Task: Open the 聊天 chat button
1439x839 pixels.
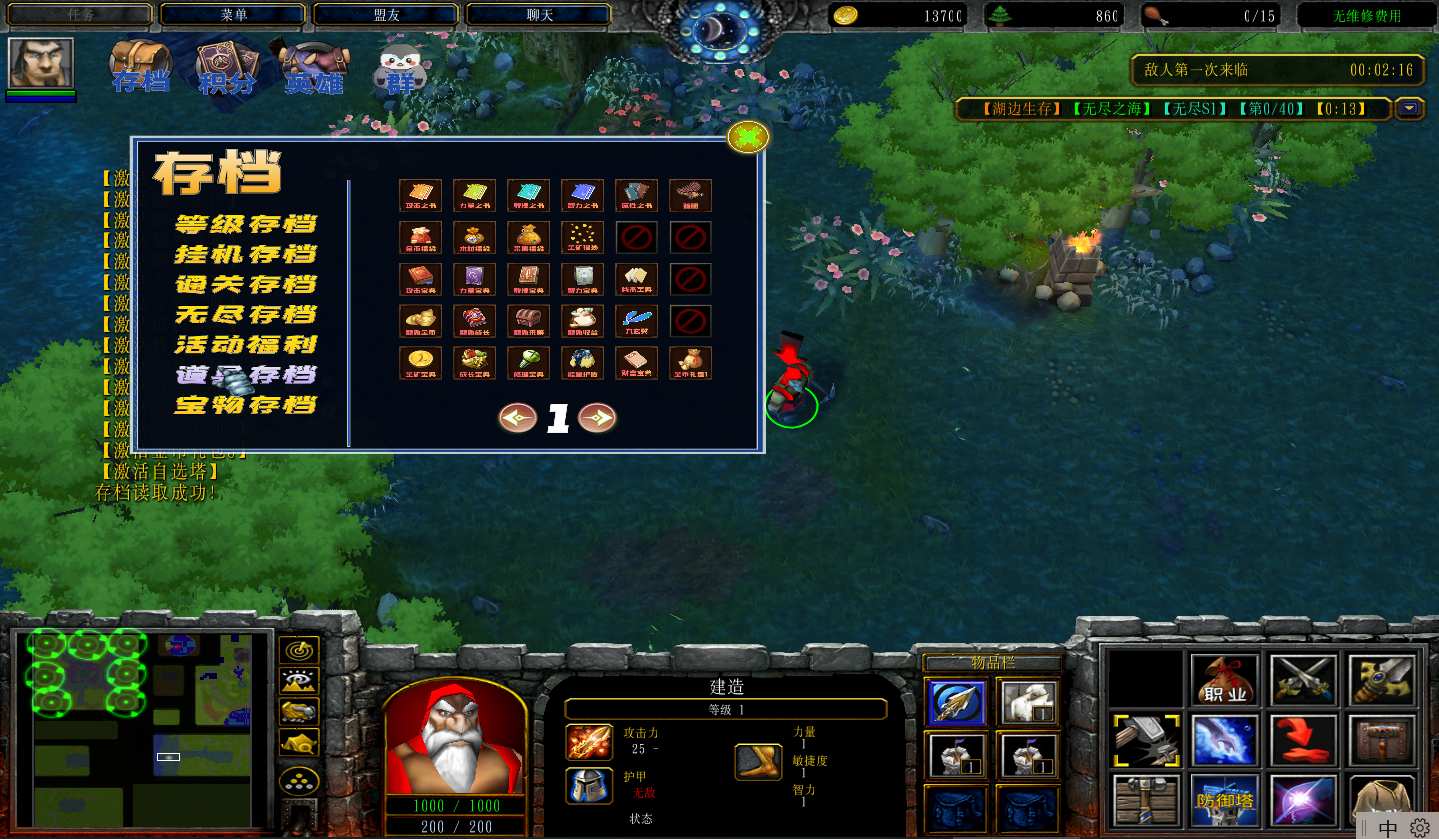Action: [x=539, y=15]
